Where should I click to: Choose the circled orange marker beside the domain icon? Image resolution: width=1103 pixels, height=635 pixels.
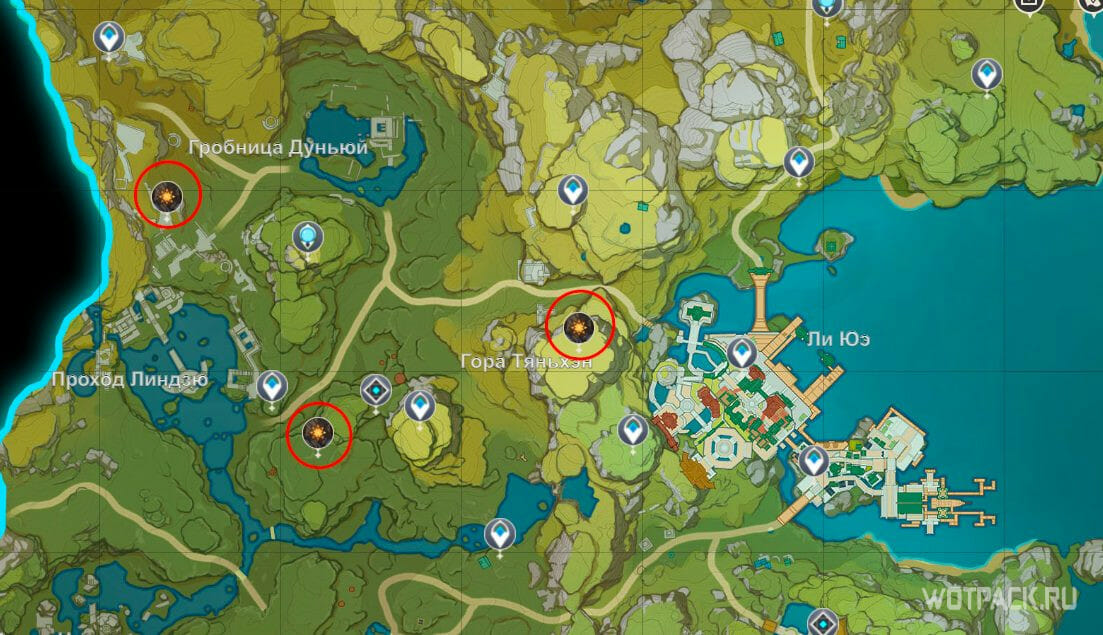tap(318, 434)
